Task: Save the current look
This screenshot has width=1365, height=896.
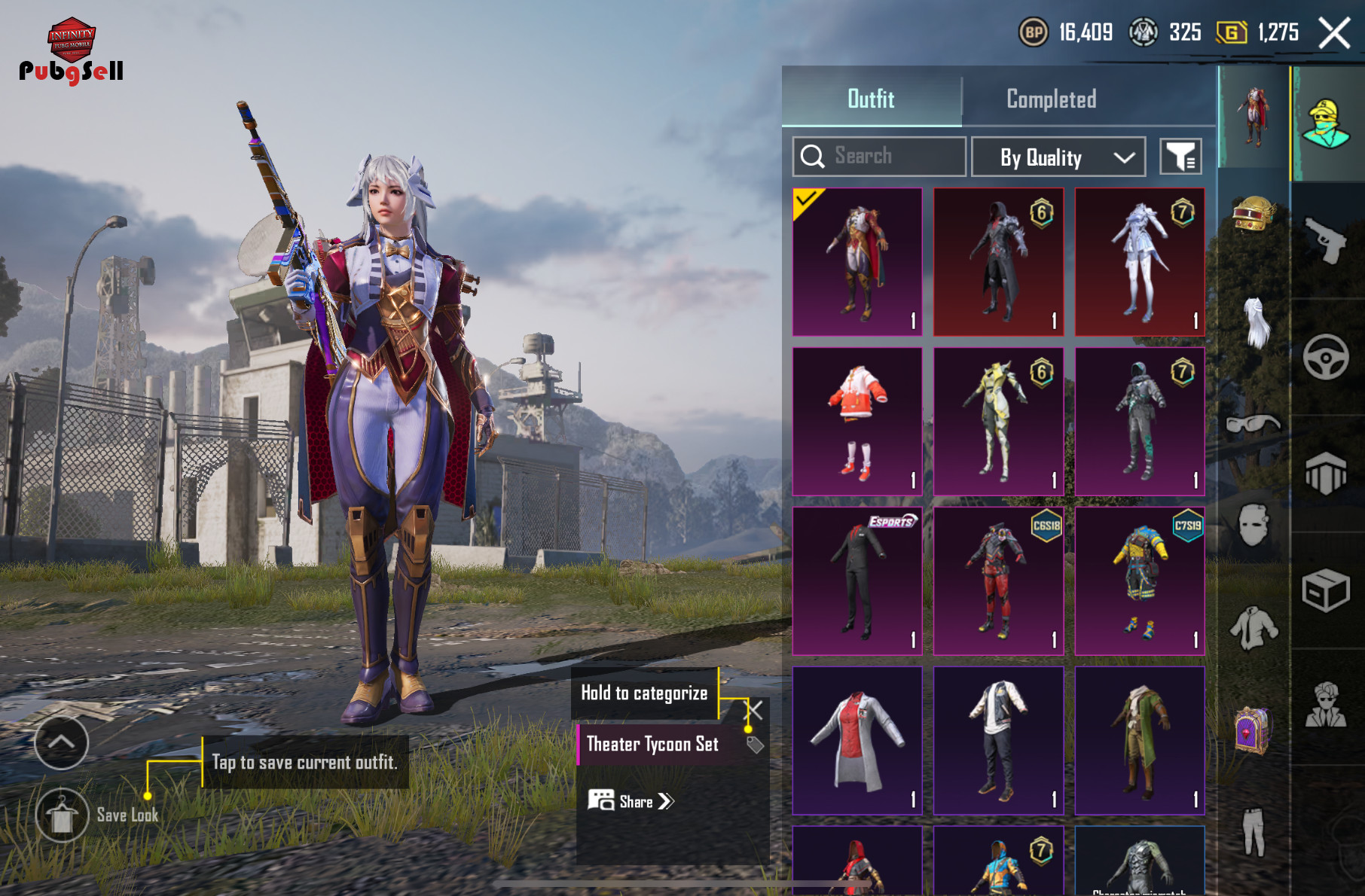Action: point(62,815)
